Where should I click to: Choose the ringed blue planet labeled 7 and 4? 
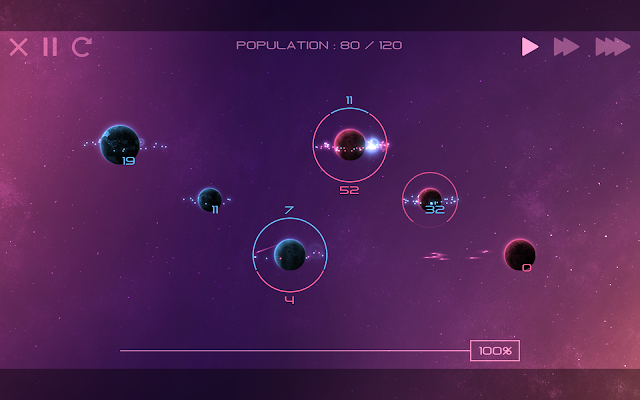tap(290, 254)
